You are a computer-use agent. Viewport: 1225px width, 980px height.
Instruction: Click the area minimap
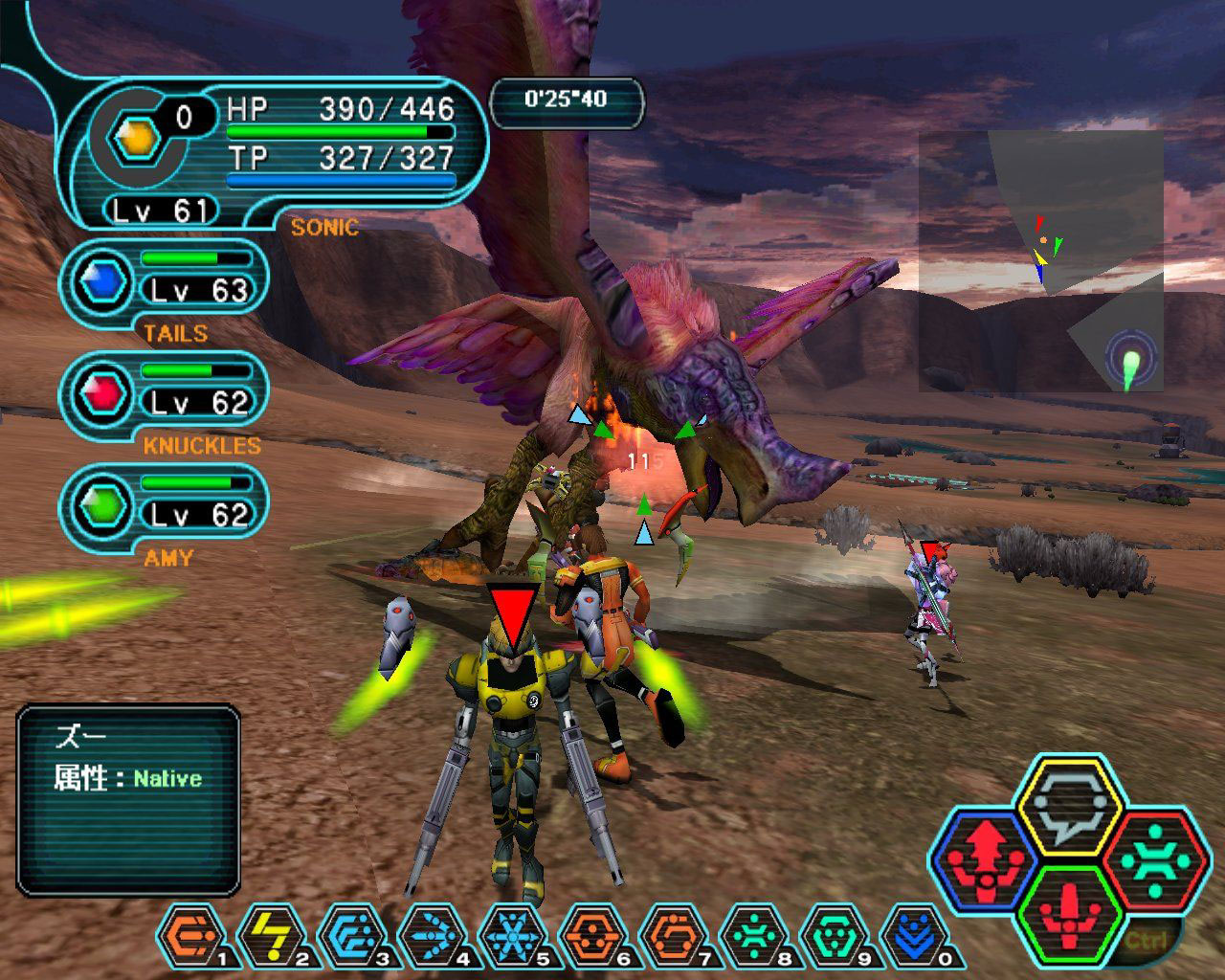click(x=1041, y=260)
